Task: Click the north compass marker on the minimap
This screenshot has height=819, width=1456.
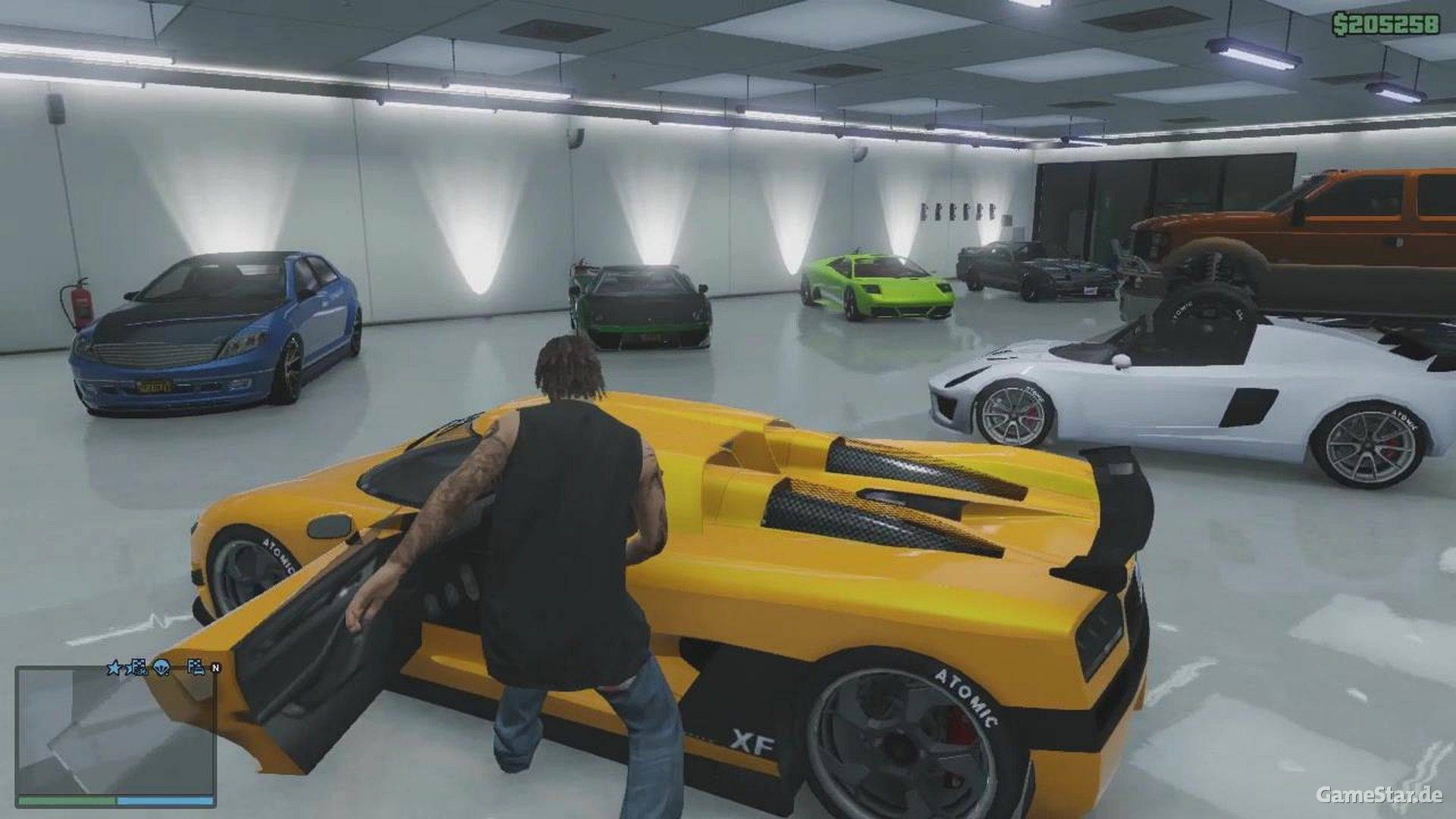Action: [215, 668]
